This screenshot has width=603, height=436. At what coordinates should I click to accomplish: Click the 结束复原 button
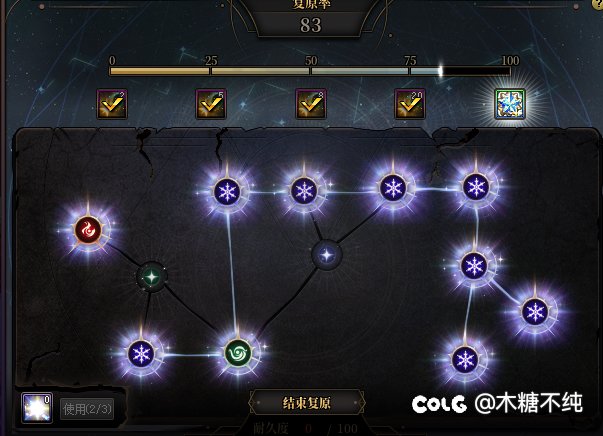[307, 404]
